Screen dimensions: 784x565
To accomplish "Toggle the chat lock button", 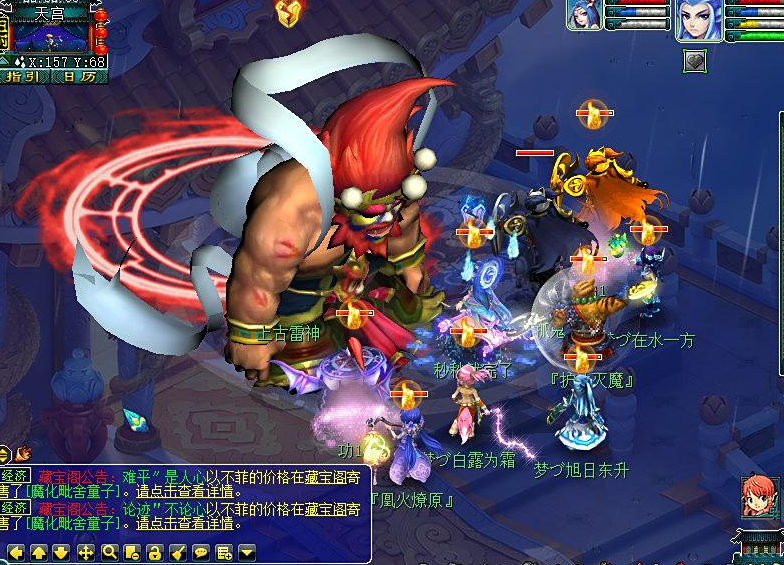I will [154, 552].
